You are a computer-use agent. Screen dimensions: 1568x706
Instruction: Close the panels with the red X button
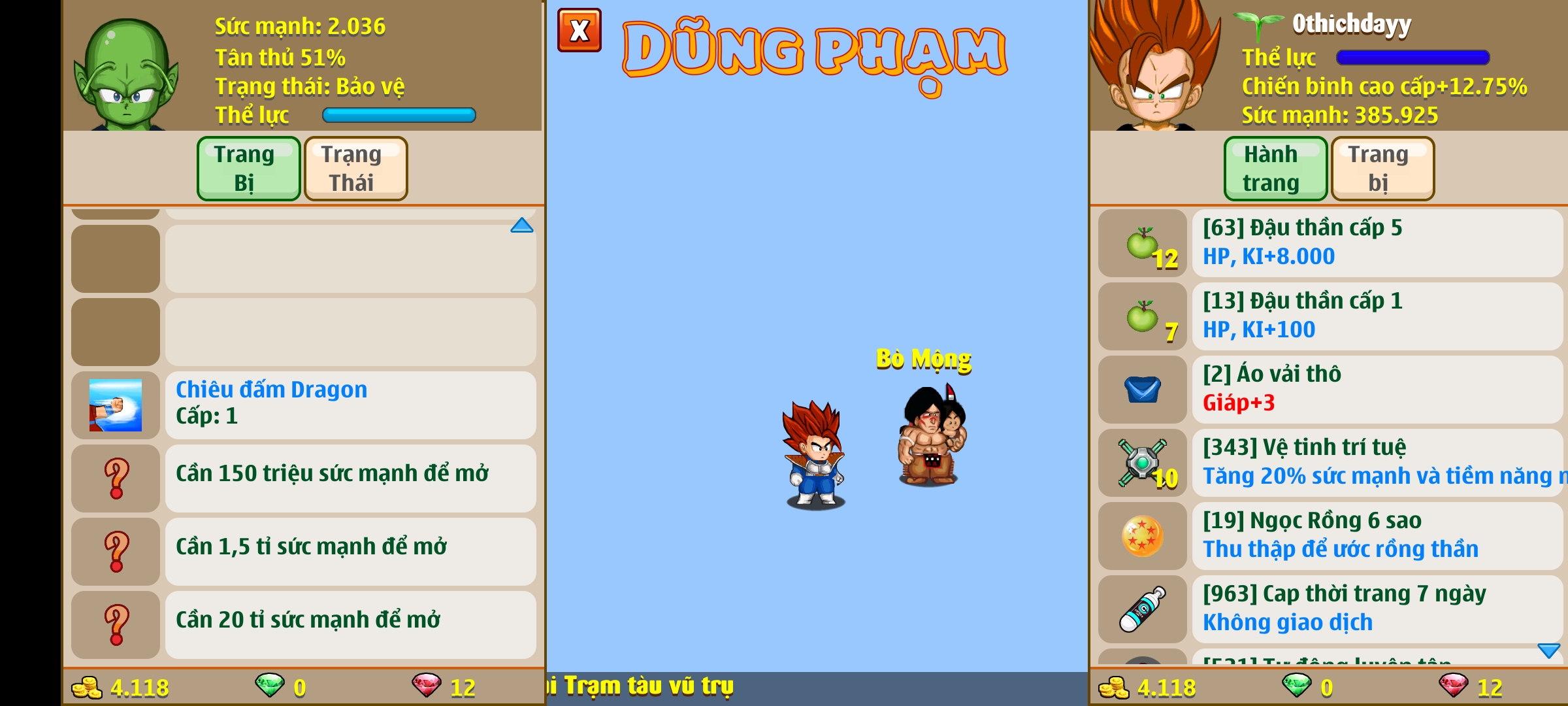[x=579, y=30]
